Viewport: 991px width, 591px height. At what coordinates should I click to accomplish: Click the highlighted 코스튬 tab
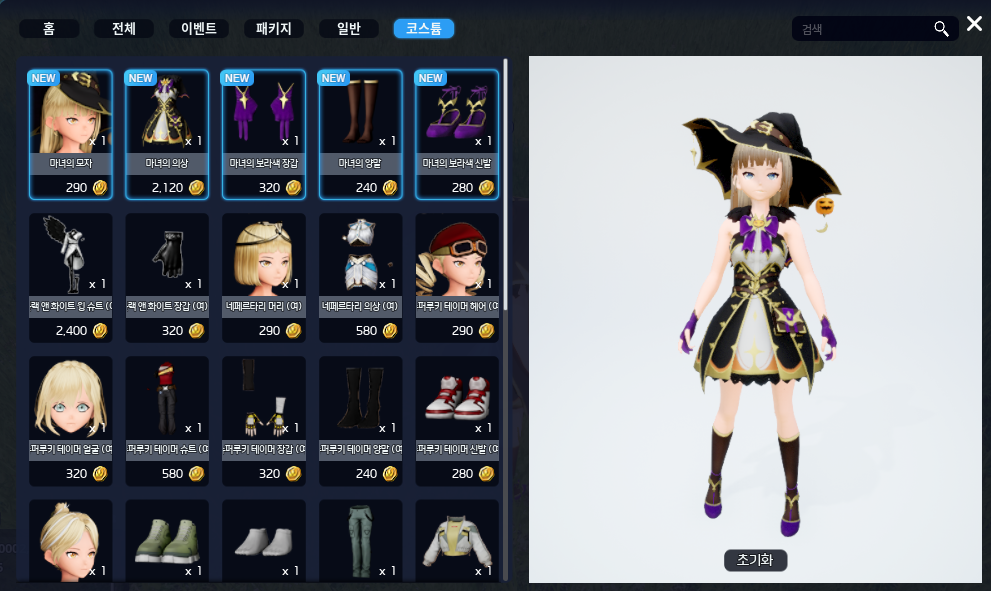coord(424,28)
